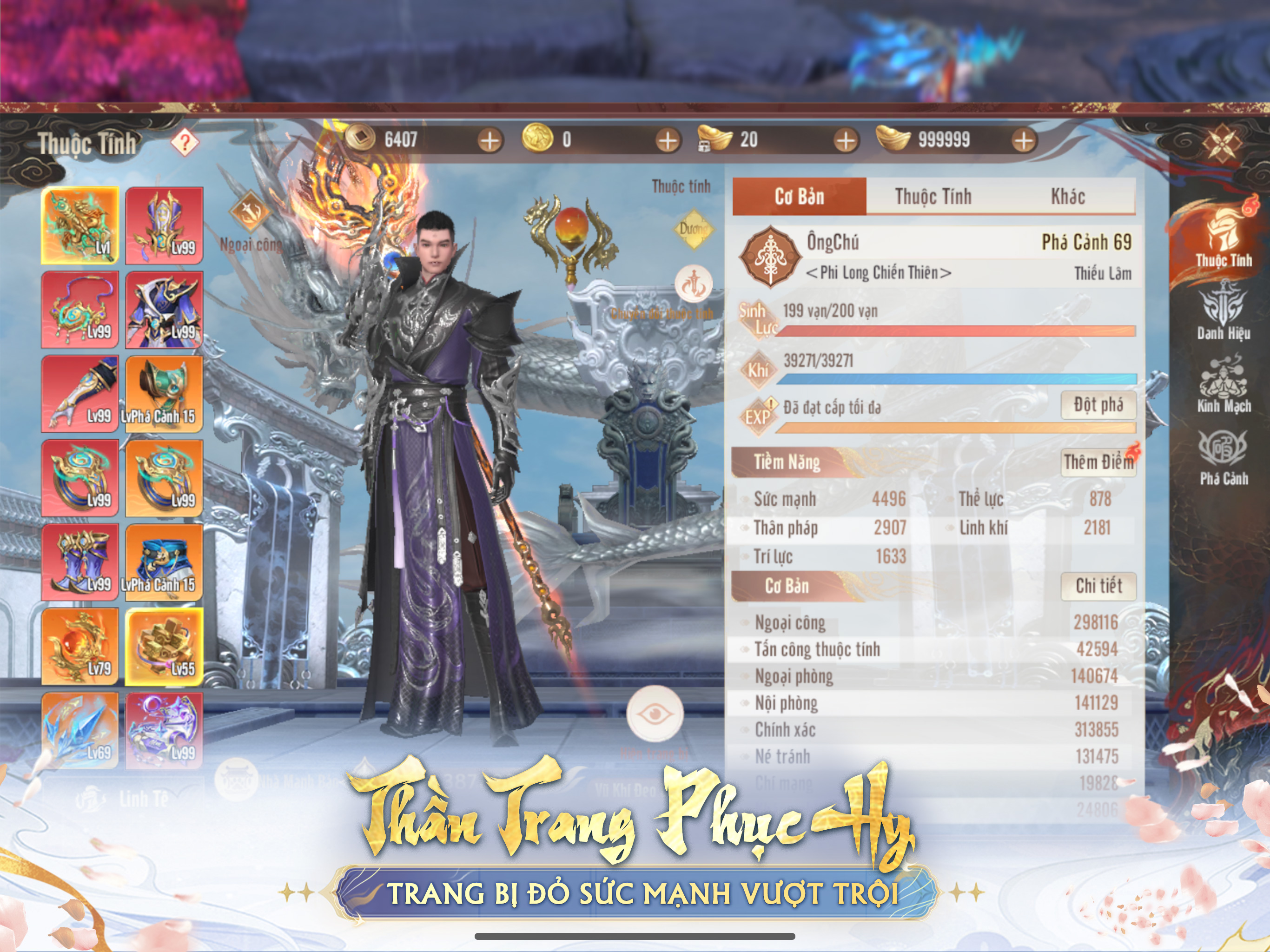Screen dimensions: 1270x952
Task: Click the red question mark help icon
Action: pos(185,142)
